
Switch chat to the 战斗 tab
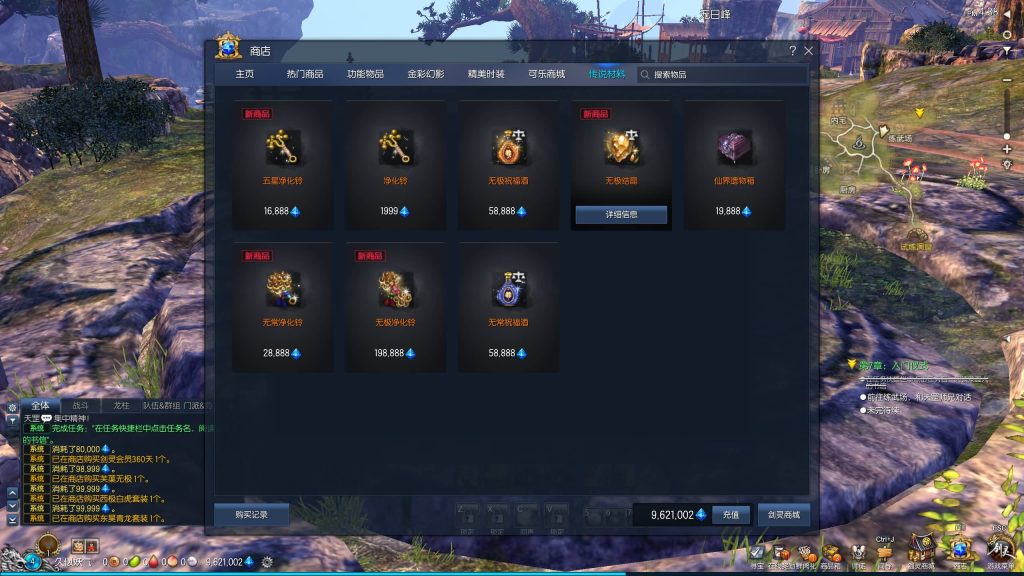80,406
